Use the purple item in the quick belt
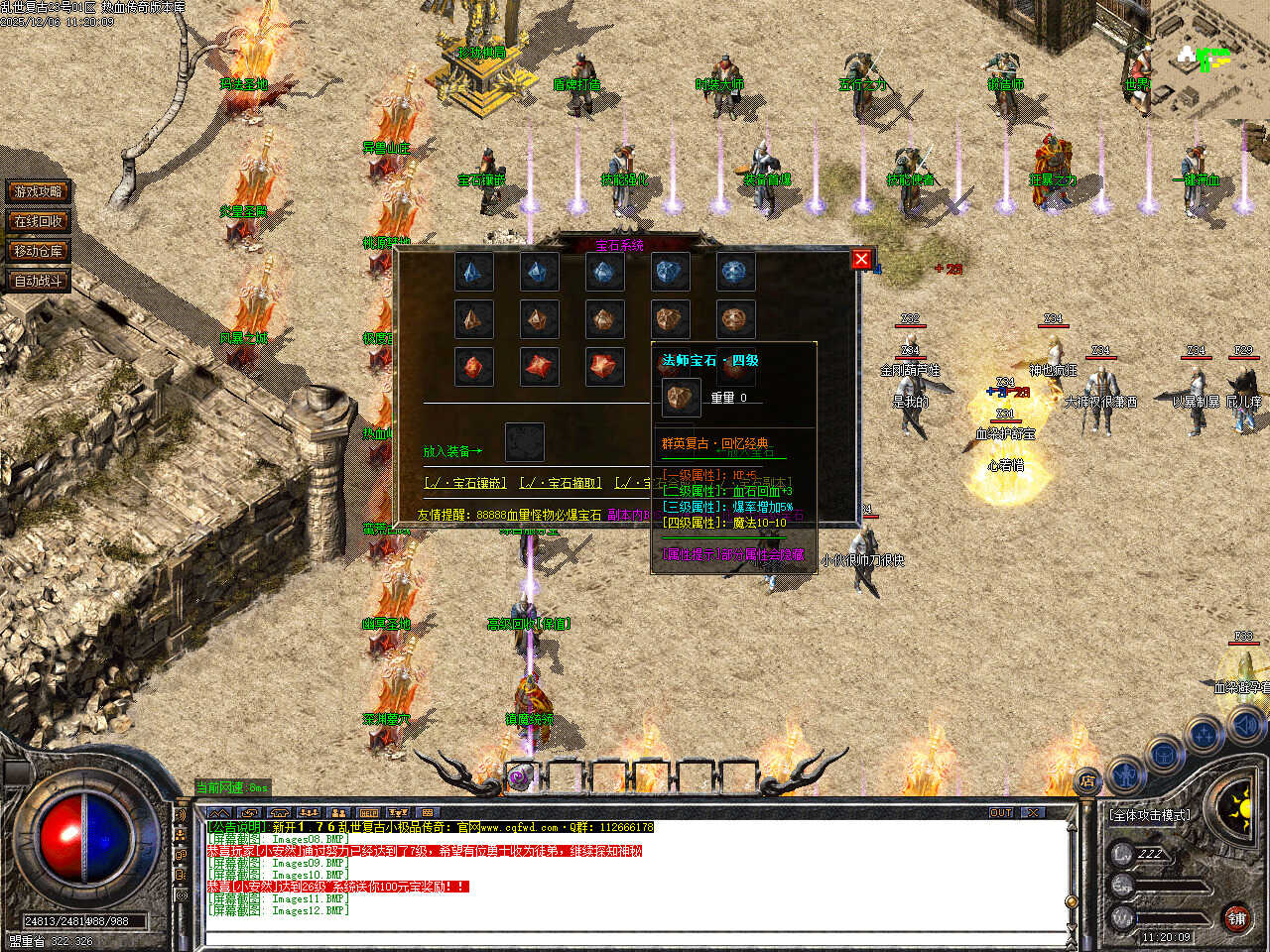This screenshot has width=1270, height=952. pyautogui.click(x=520, y=778)
